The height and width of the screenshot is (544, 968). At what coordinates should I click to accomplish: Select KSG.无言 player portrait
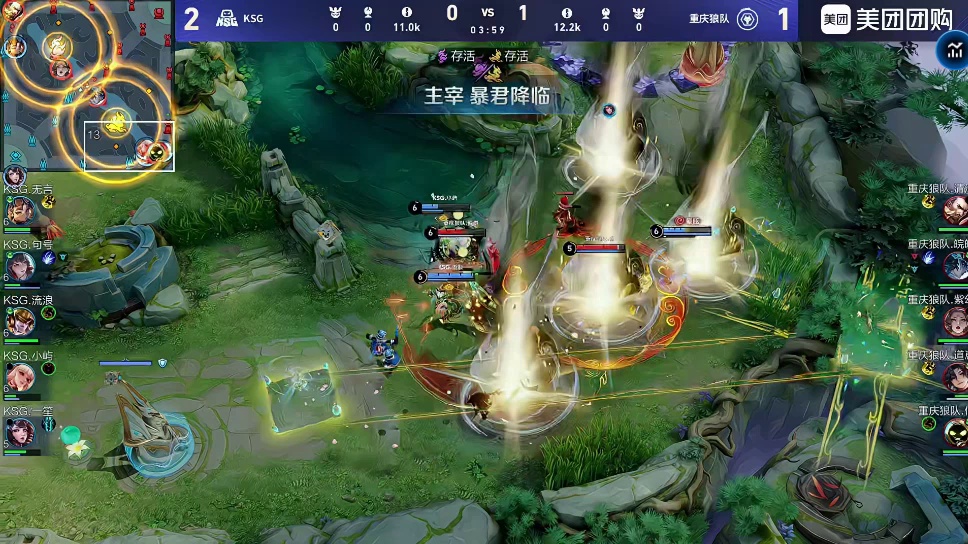click(22, 210)
